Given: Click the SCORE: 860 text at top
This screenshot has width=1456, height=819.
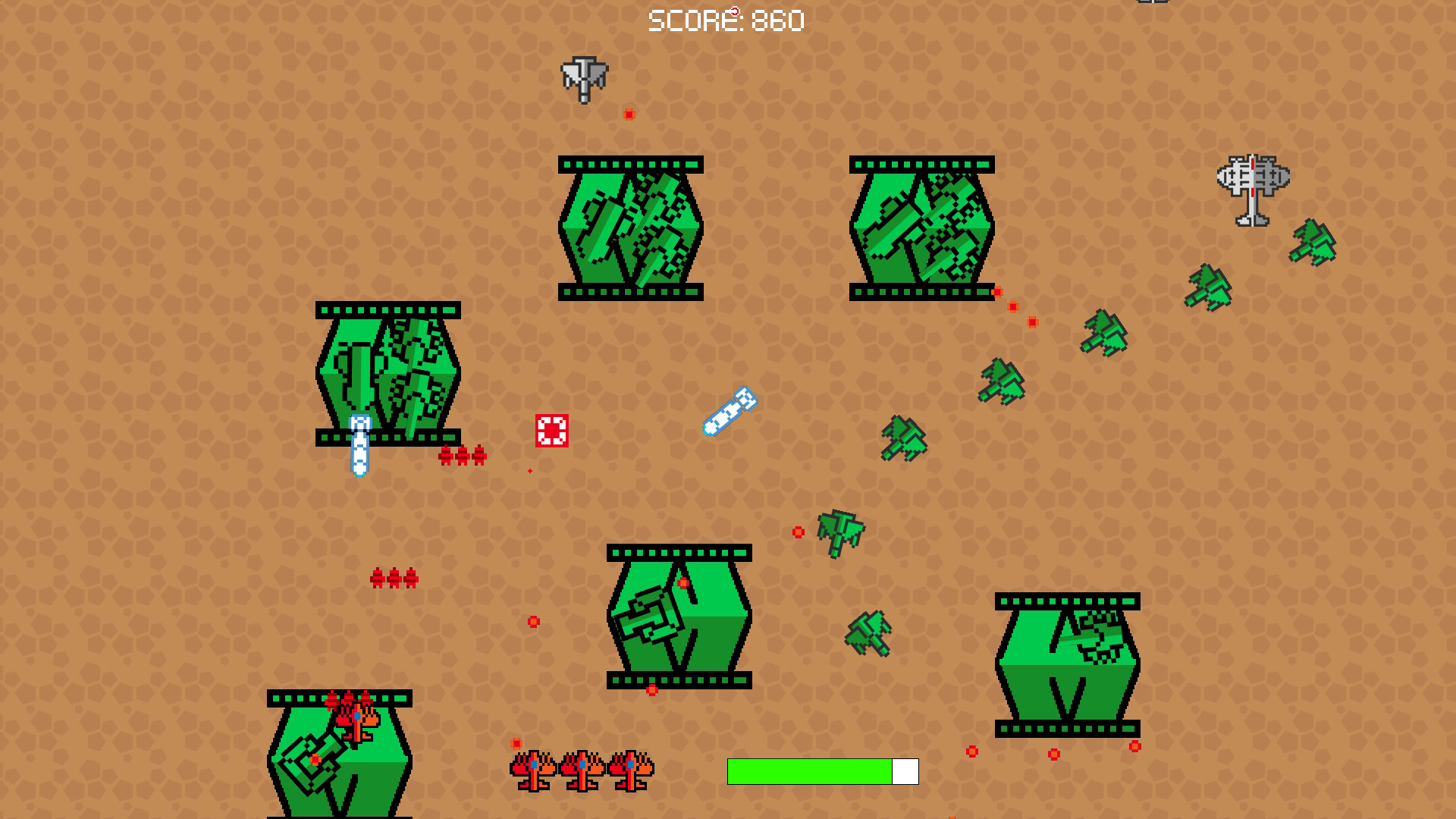Looking at the screenshot, I should [726, 20].
